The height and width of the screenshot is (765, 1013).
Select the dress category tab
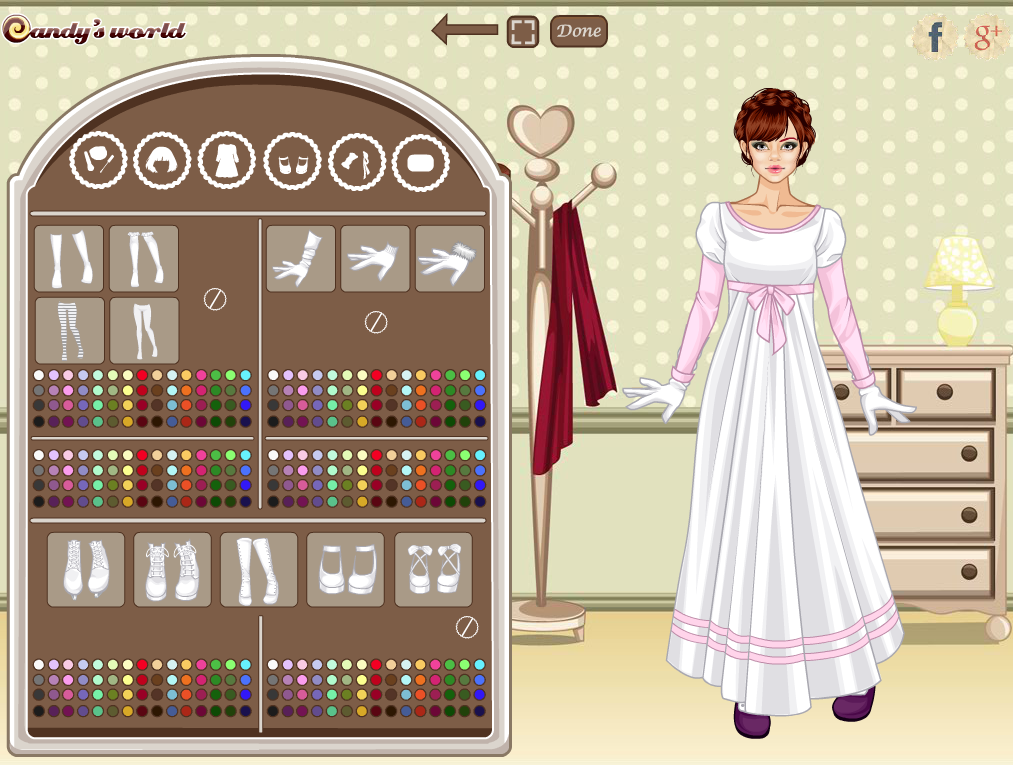coord(227,161)
